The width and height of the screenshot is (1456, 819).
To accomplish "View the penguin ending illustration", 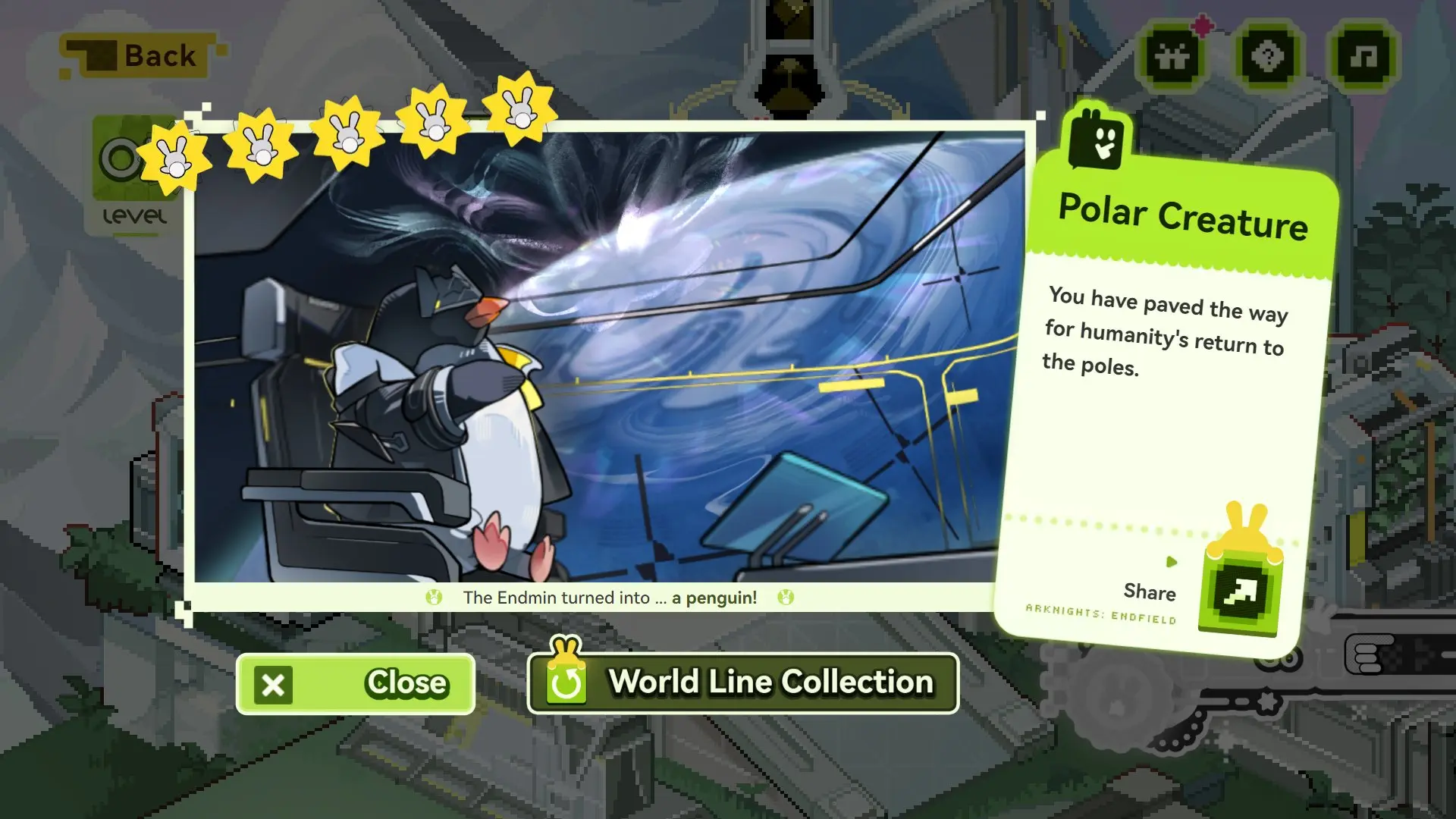I will 607,356.
